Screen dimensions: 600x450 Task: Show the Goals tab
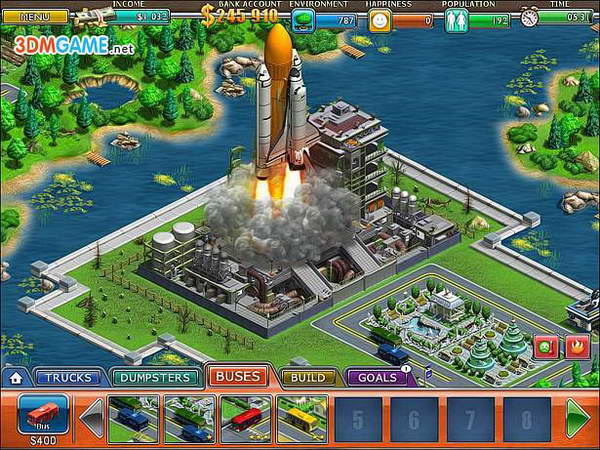[x=377, y=378]
